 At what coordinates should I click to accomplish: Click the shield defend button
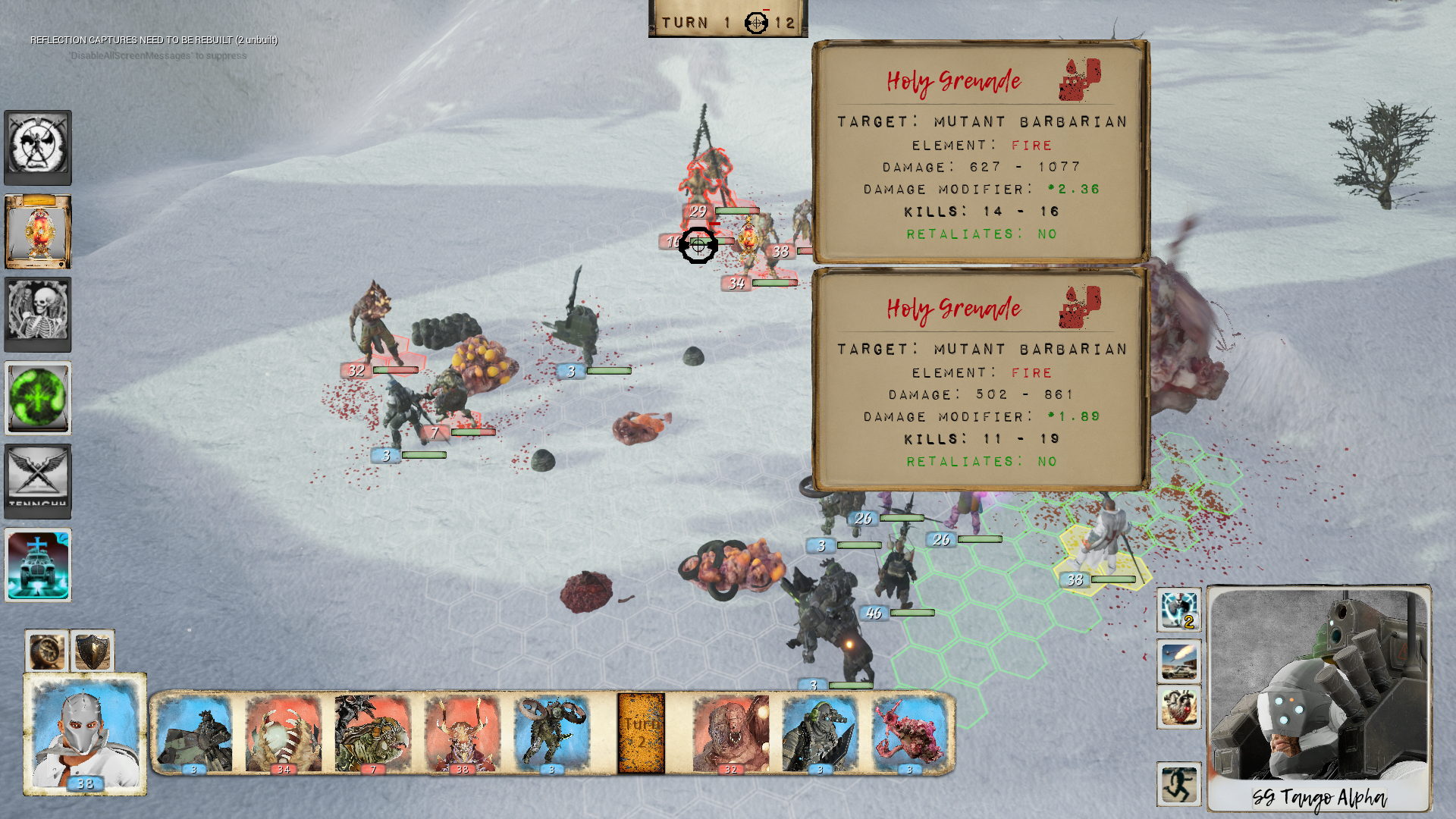click(93, 651)
